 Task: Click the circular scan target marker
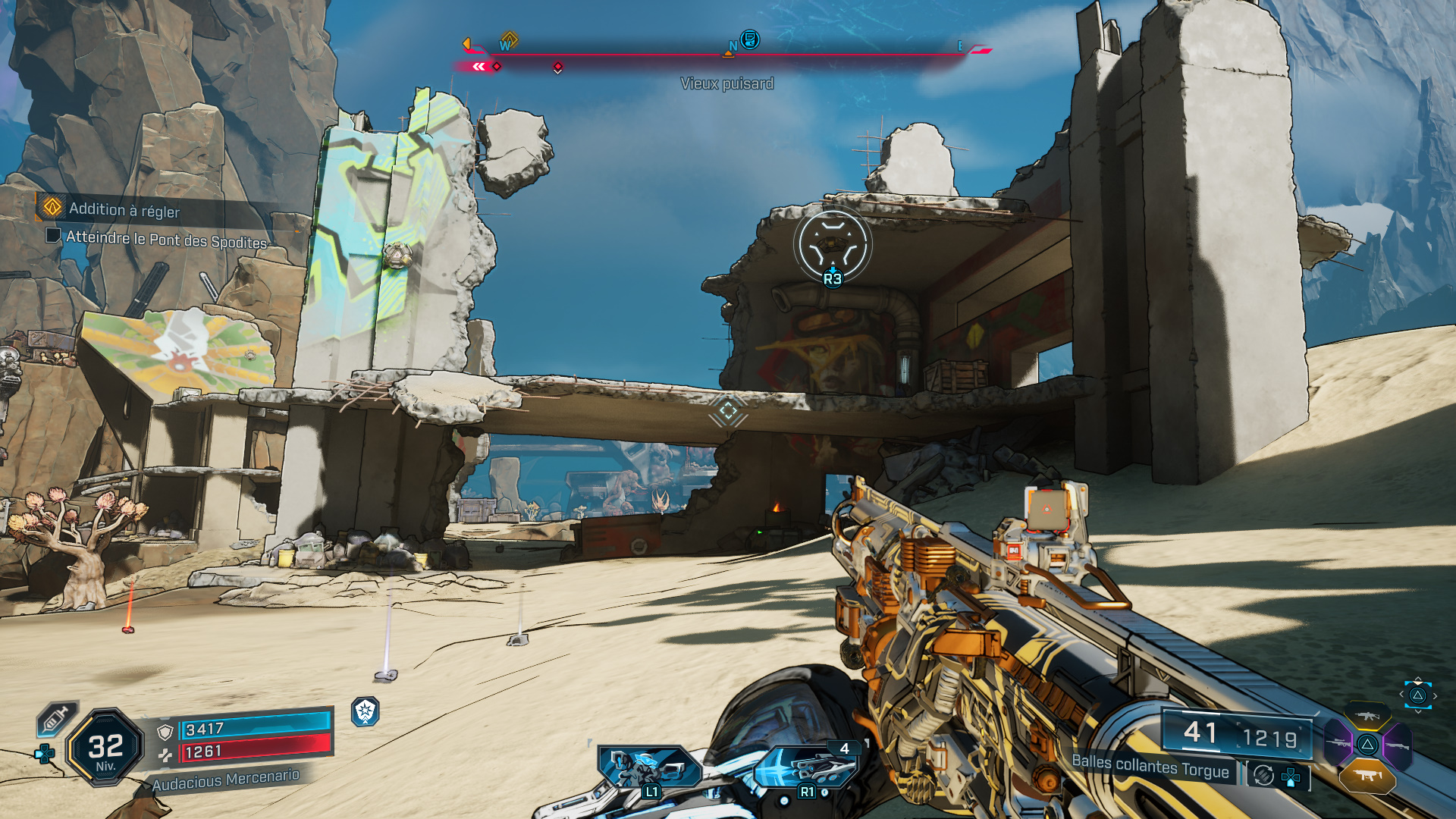pyautogui.click(x=833, y=244)
